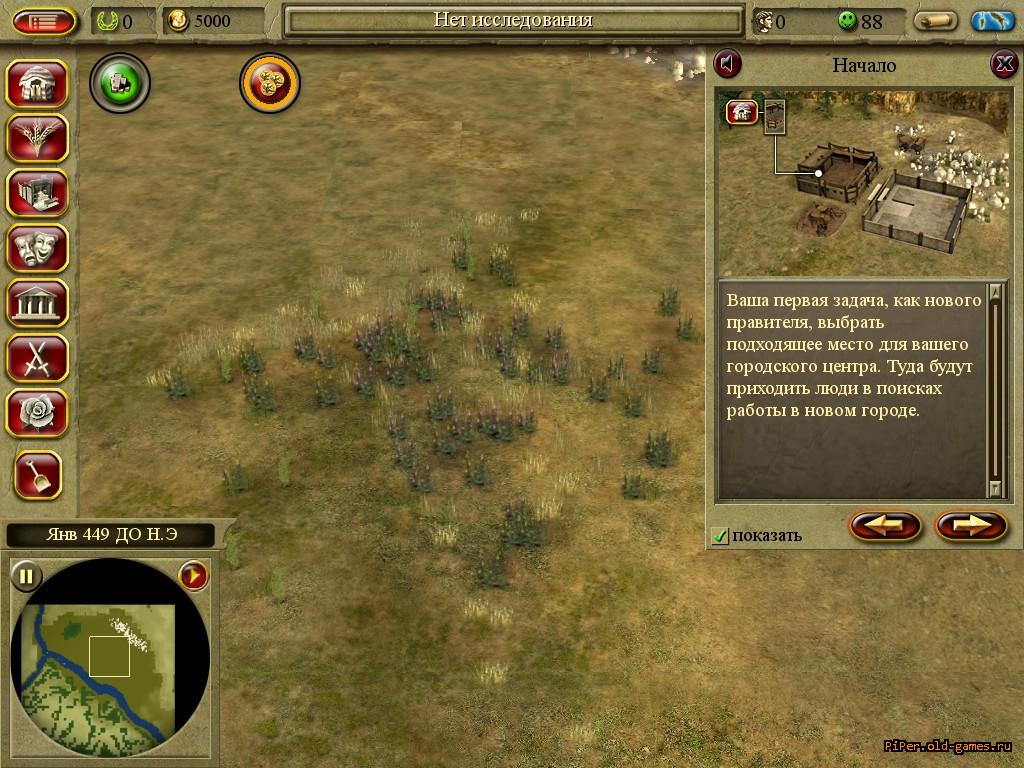This screenshot has width=1024, height=768.
Task: Open the main menu button
Action: [44, 21]
